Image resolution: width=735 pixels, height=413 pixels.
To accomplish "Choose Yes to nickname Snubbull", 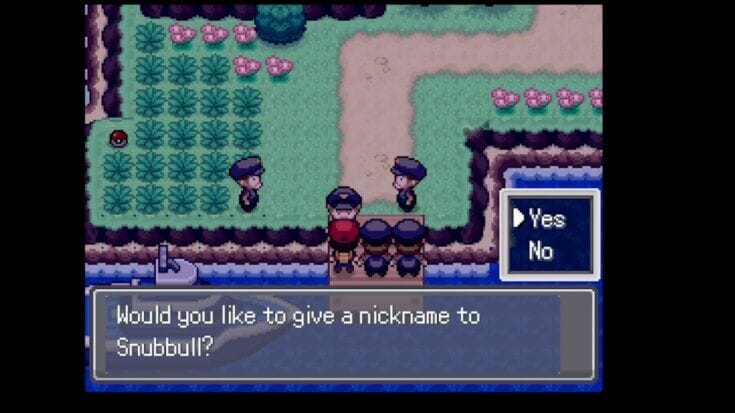I will (547, 218).
